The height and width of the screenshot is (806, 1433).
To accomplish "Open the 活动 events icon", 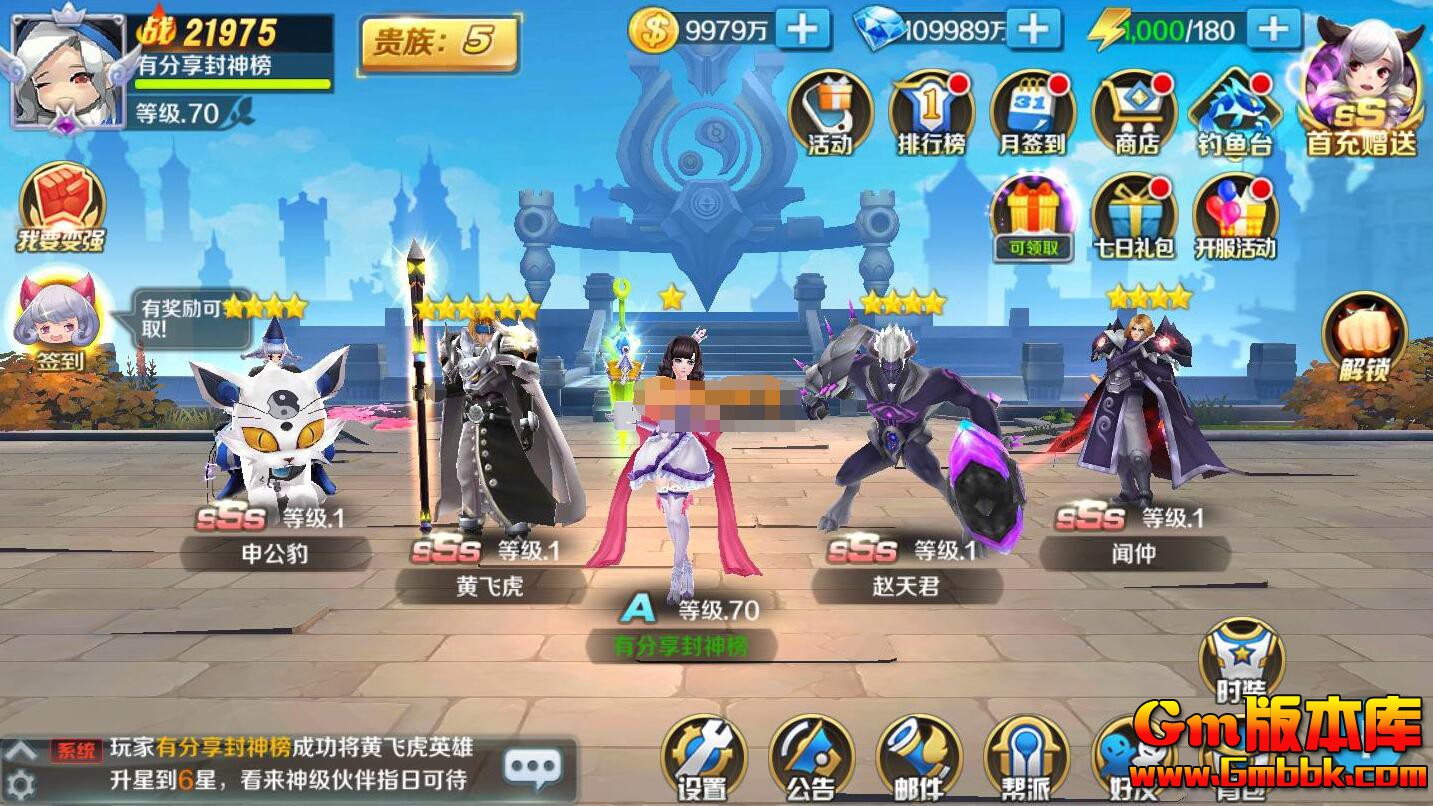I will coord(830,112).
